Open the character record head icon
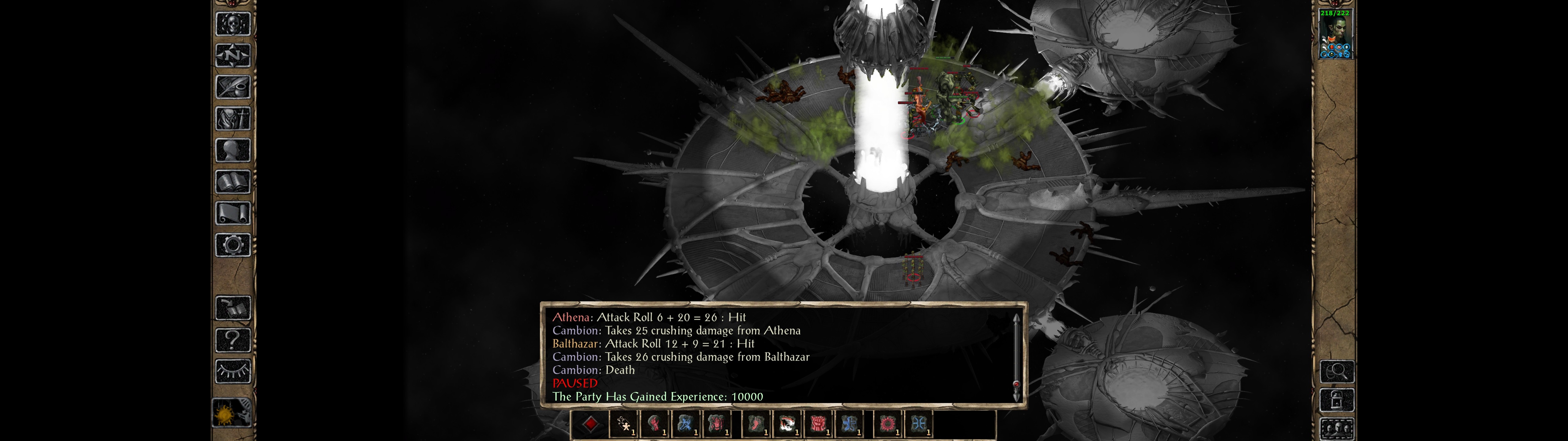1568x441 pixels. (x=232, y=150)
